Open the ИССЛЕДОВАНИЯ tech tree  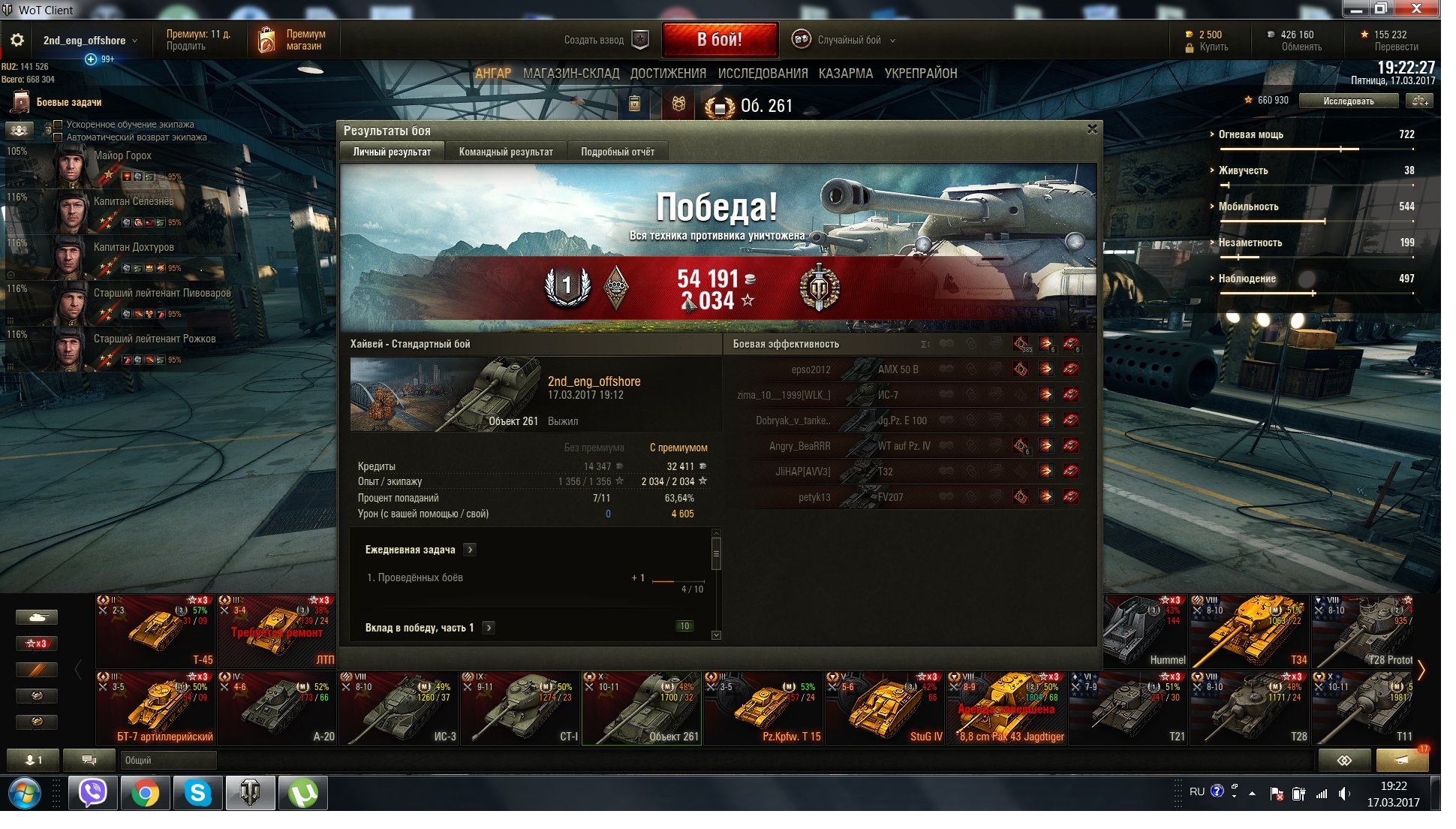(763, 74)
